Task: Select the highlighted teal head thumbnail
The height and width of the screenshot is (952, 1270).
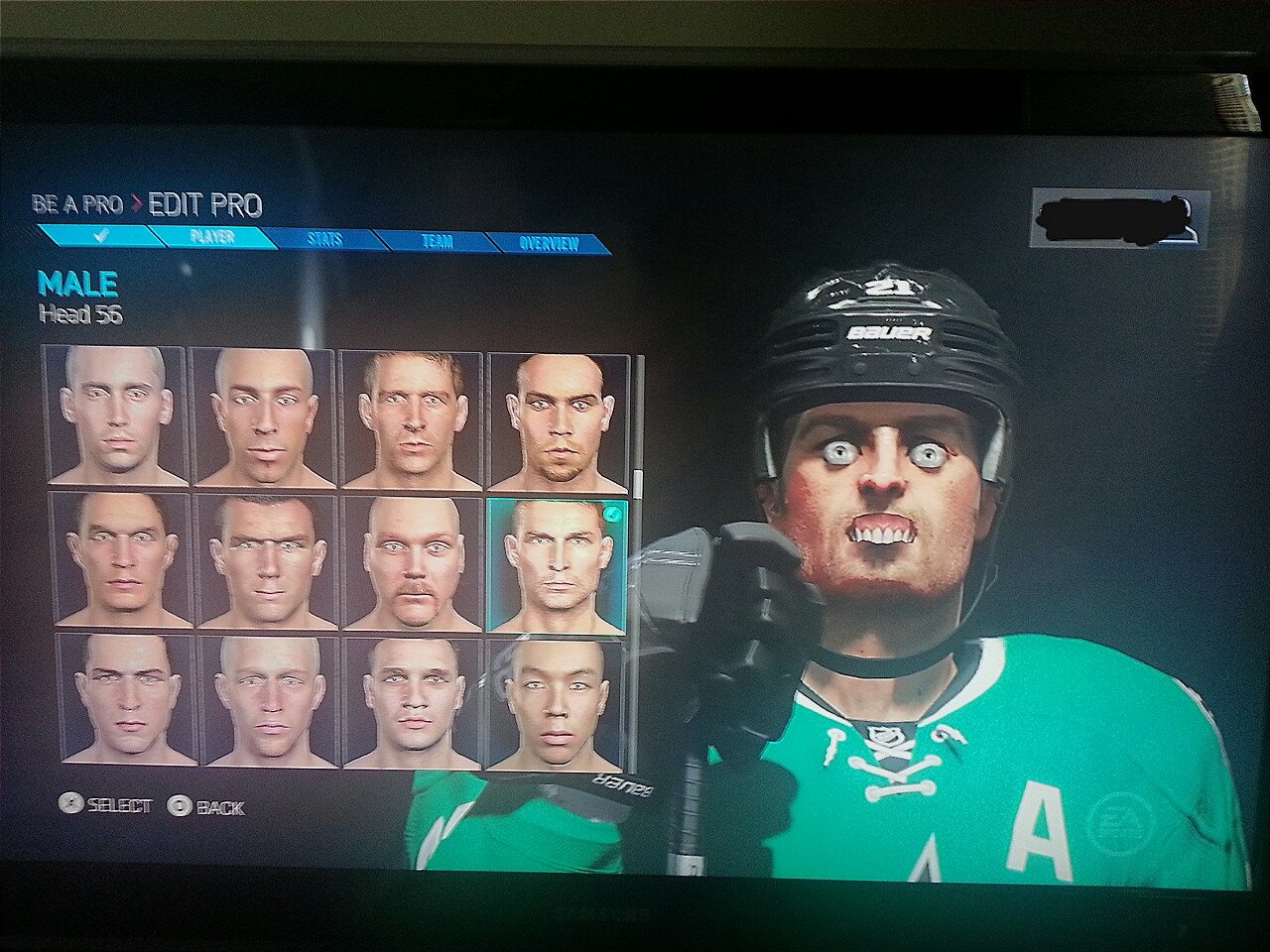Action: coord(557,564)
